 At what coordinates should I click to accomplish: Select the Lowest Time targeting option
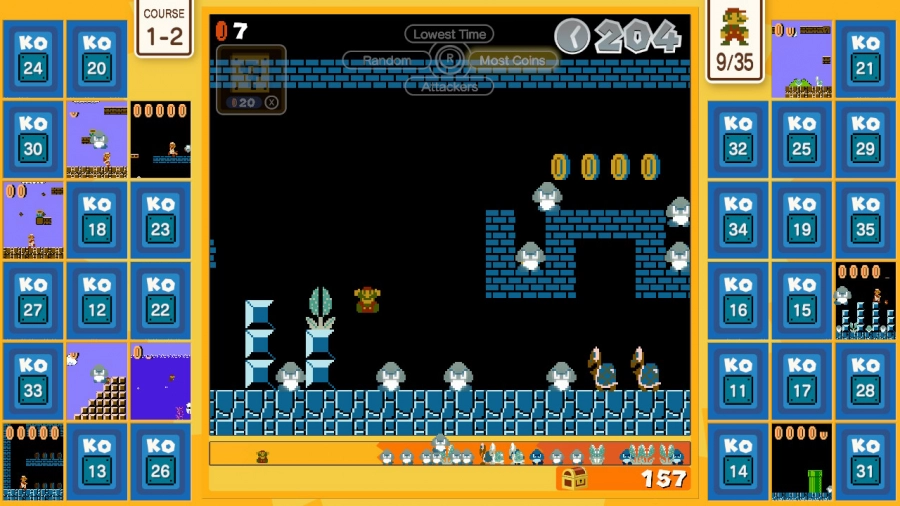click(x=449, y=34)
